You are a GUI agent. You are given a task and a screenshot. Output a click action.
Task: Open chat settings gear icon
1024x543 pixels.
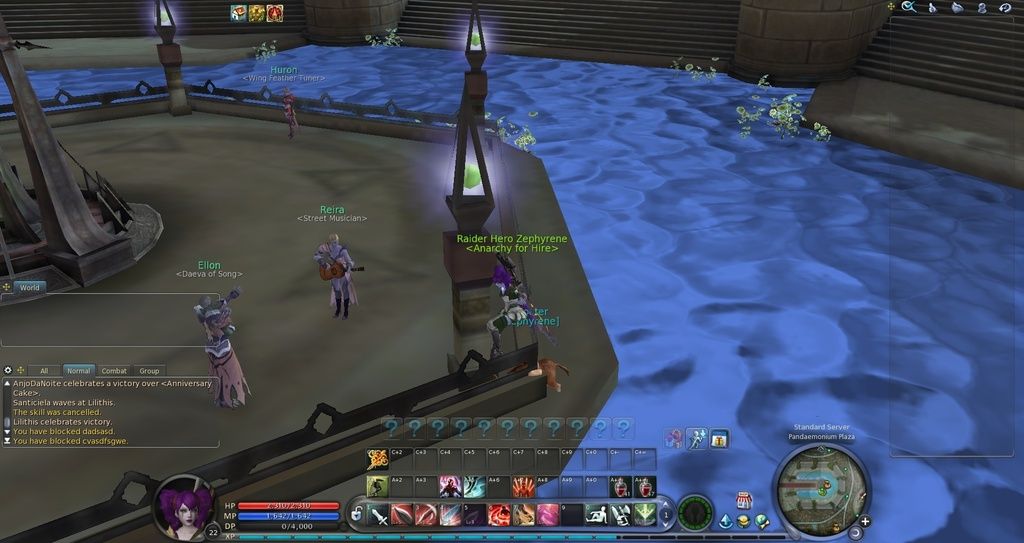point(8,370)
